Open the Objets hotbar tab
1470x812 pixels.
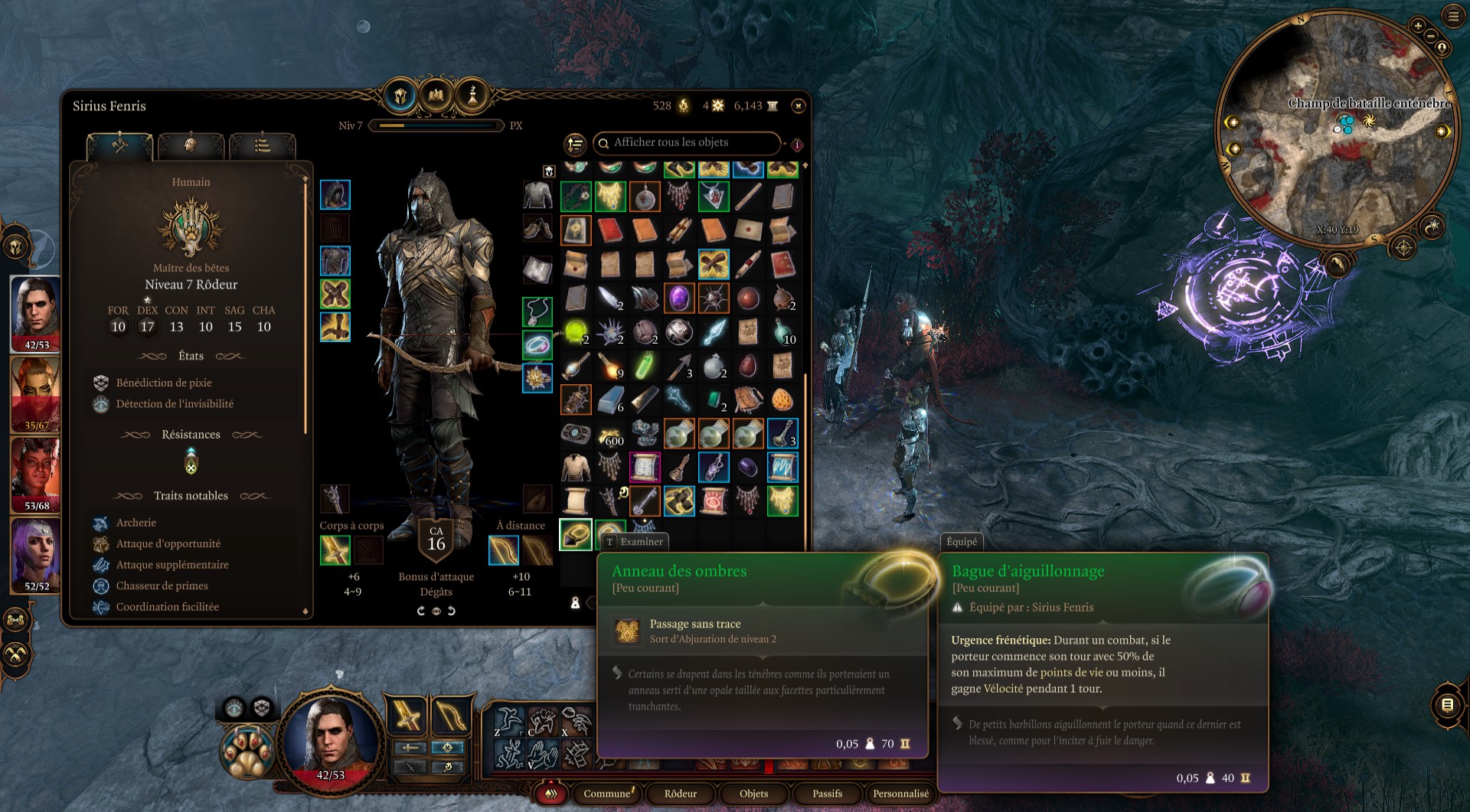(753, 794)
